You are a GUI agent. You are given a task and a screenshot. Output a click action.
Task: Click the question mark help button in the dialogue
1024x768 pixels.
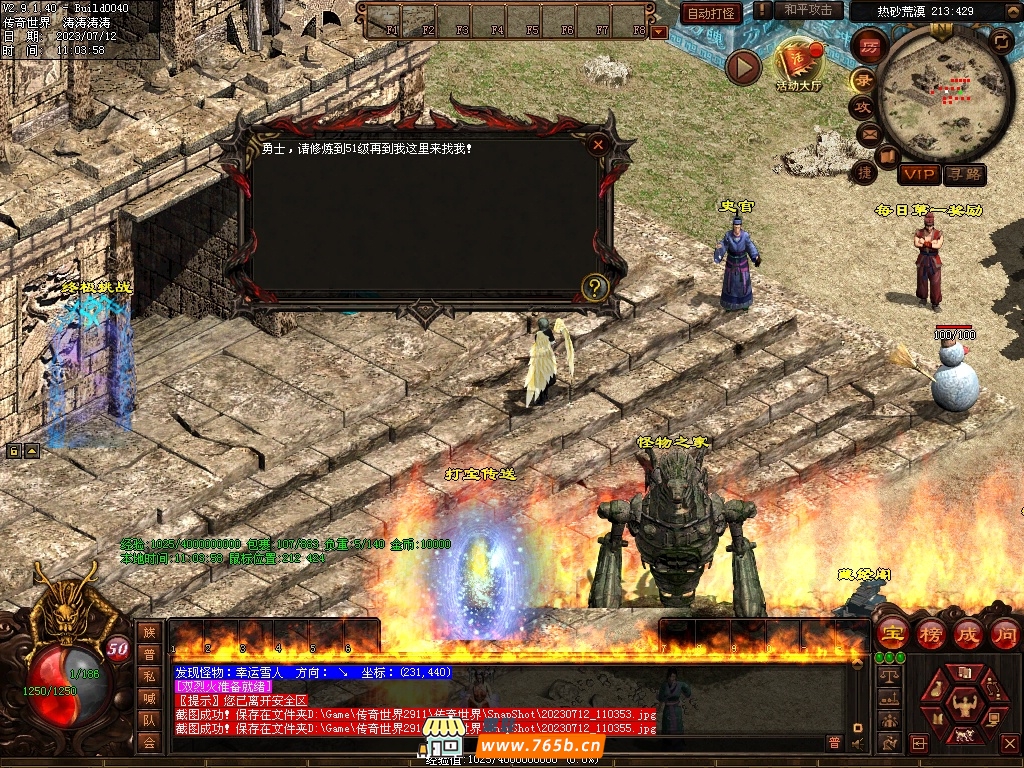(x=595, y=288)
